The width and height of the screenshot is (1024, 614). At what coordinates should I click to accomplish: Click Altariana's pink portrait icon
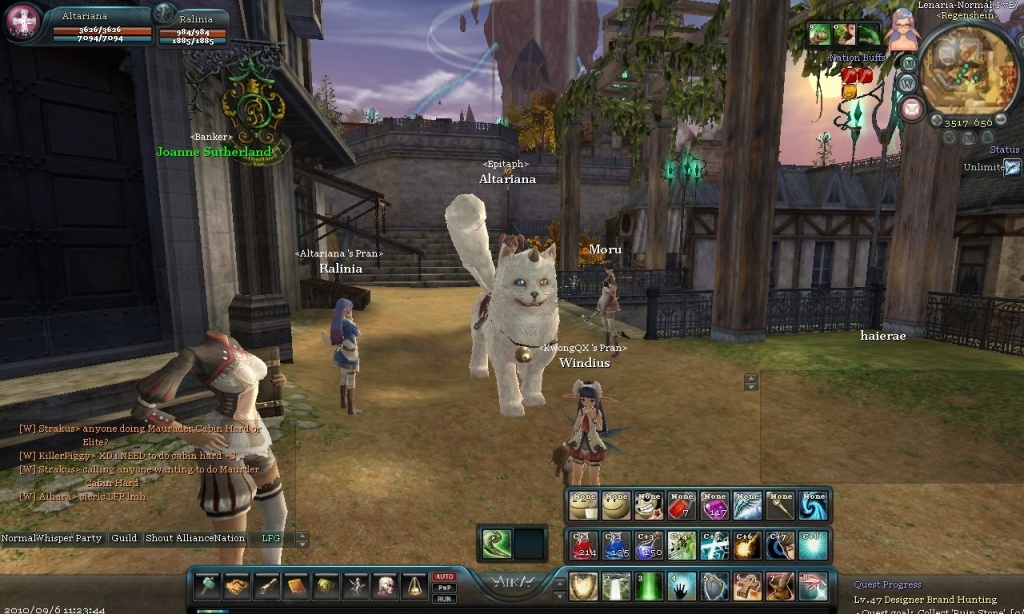24,20
